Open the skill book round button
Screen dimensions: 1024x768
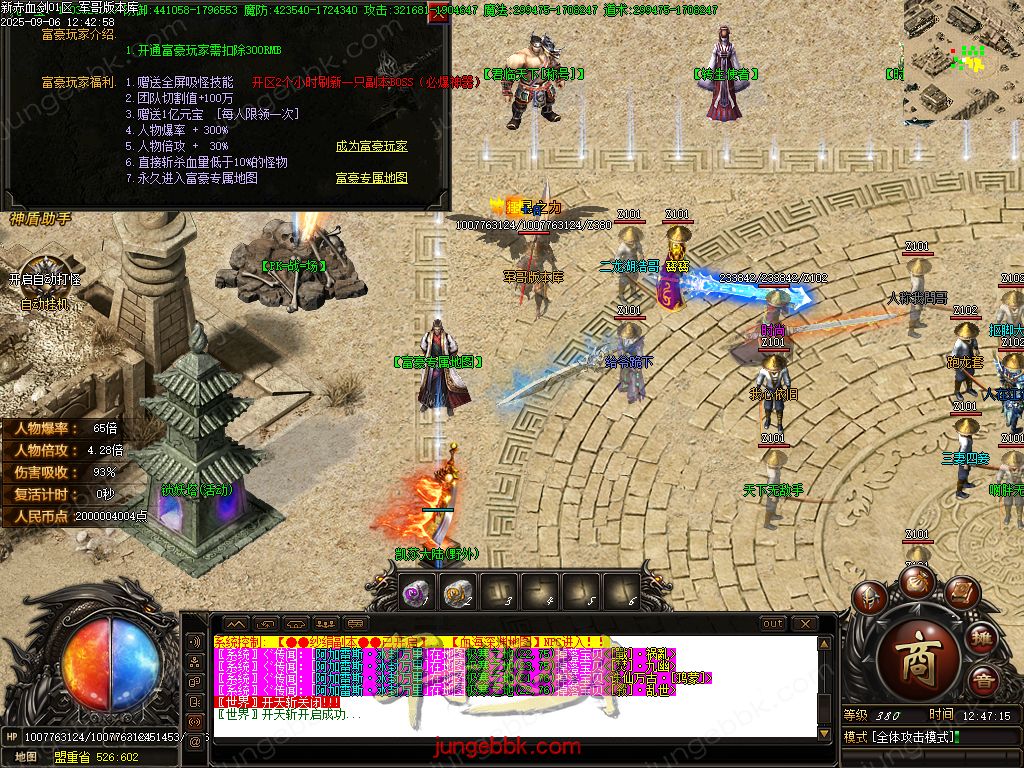960,594
